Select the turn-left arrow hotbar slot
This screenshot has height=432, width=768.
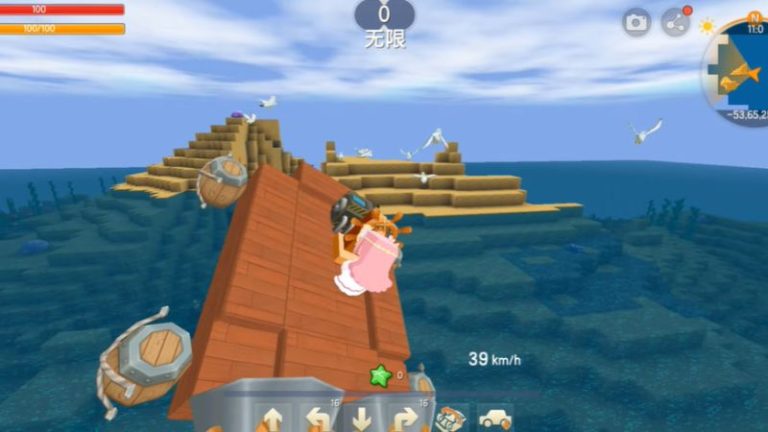click(318, 418)
